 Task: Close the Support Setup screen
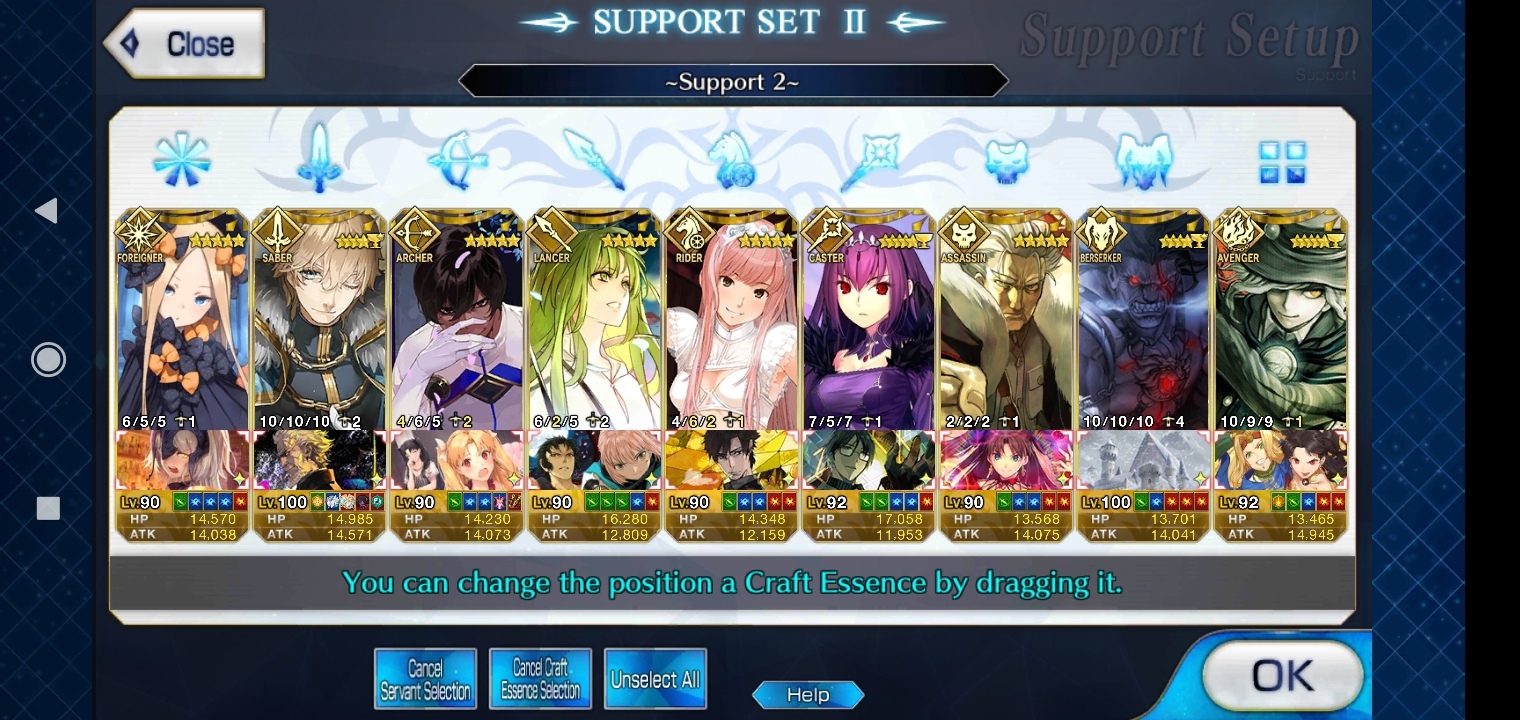[x=185, y=44]
